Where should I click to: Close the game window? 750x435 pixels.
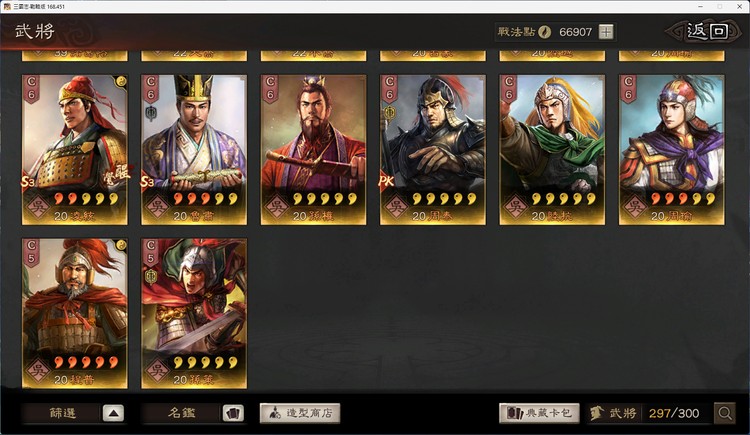click(737, 6)
